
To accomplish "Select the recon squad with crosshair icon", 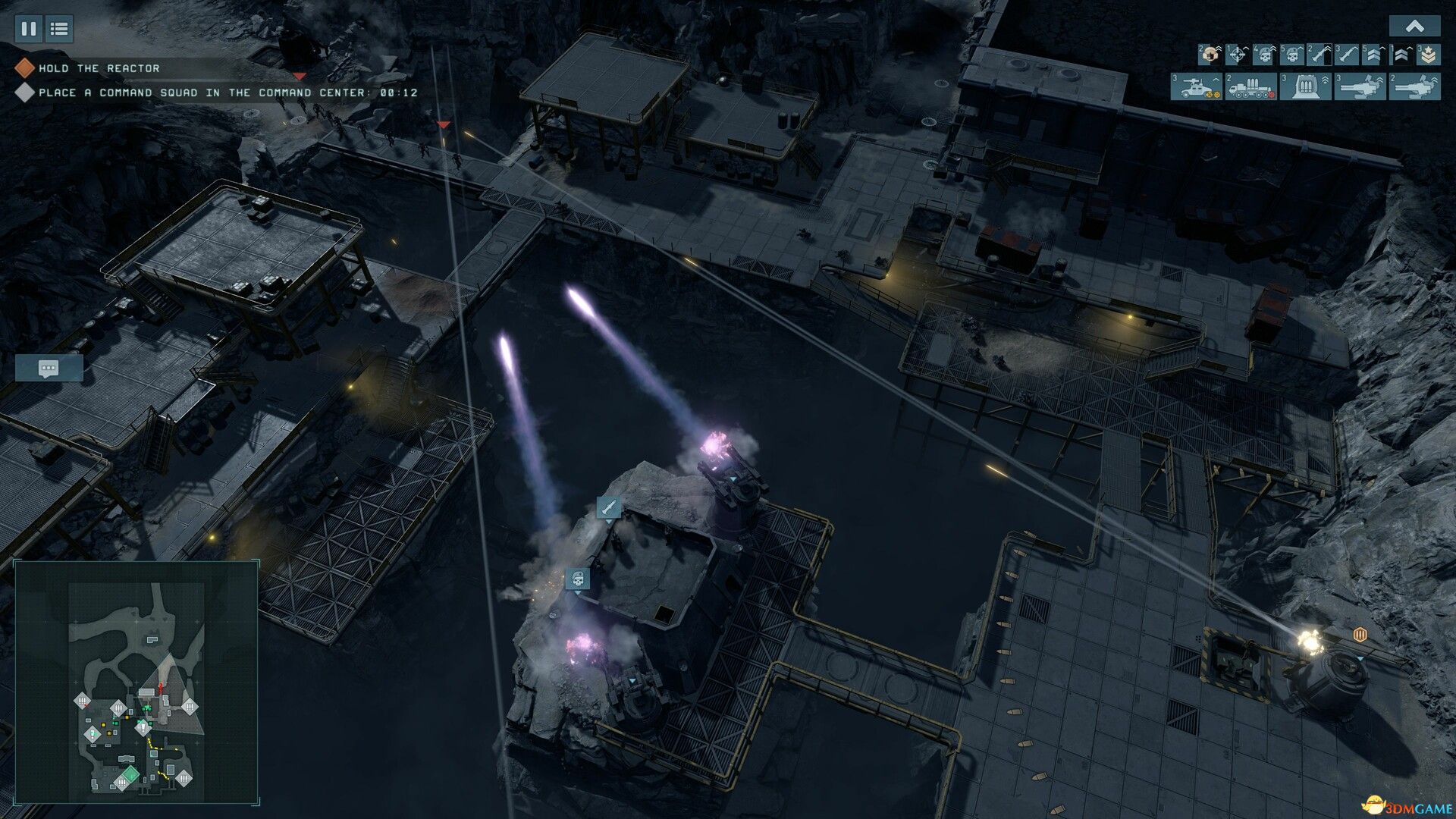I will coord(1238,55).
